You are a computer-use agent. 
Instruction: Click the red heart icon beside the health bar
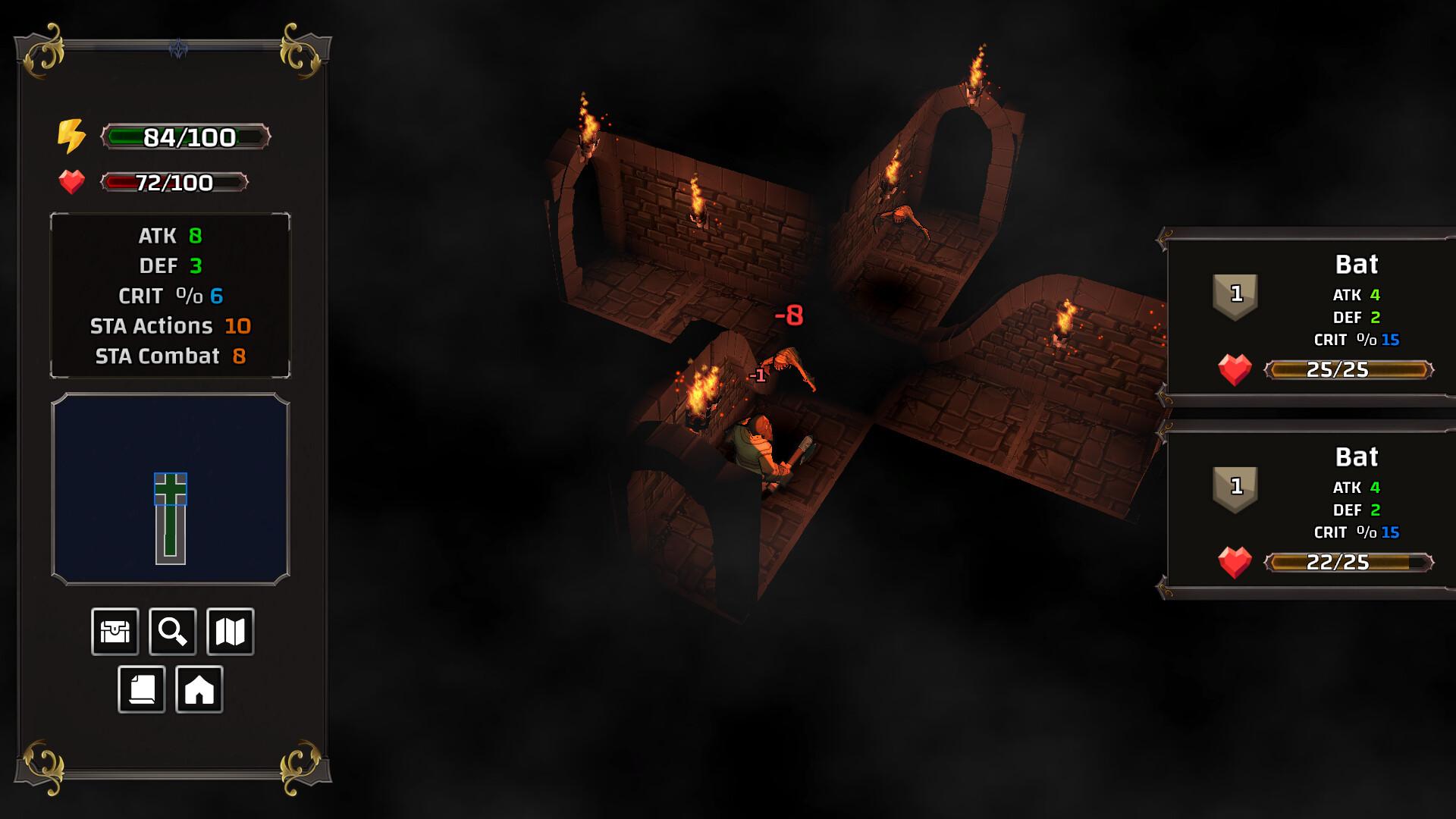[x=71, y=182]
